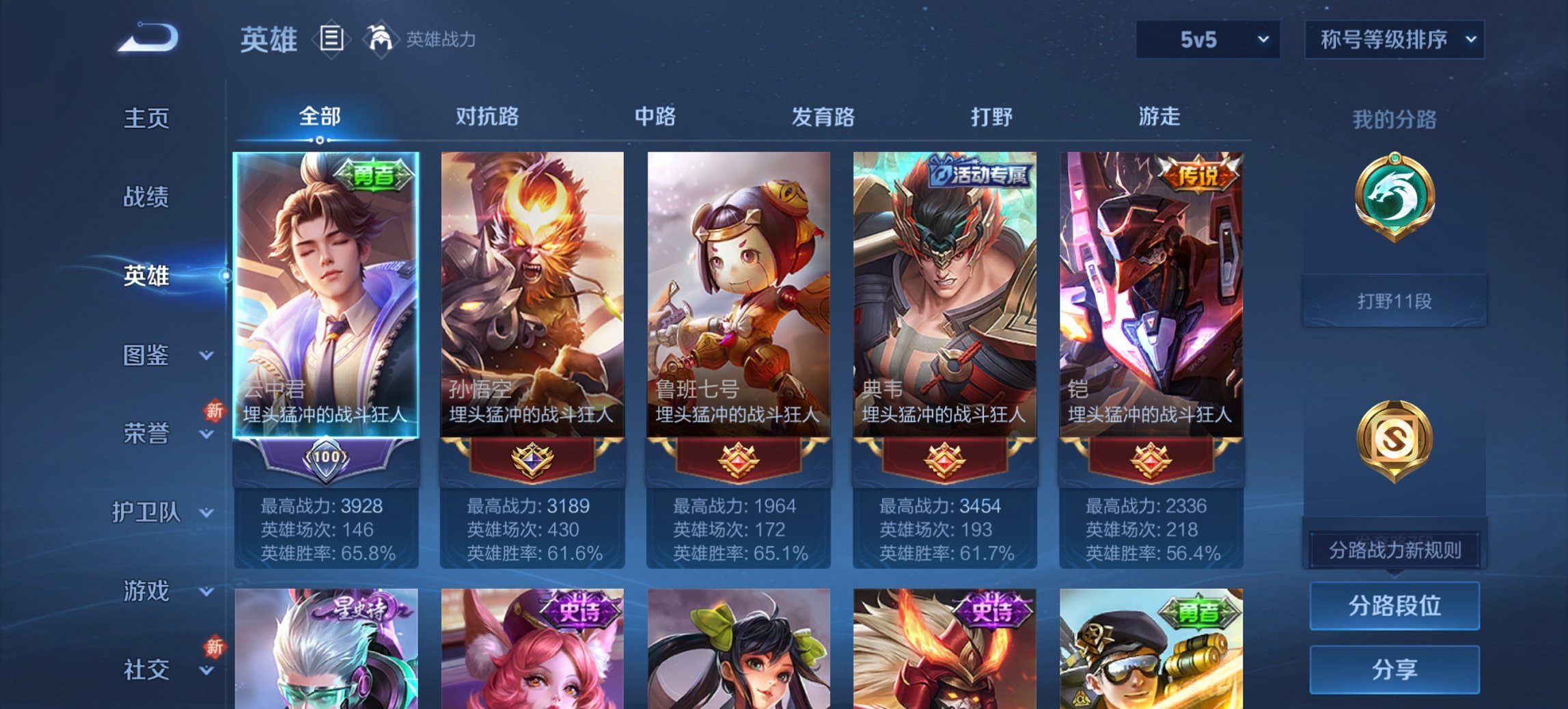Click the 分享 button at bottom right
Screen dimensions: 1568x709
tap(1394, 671)
